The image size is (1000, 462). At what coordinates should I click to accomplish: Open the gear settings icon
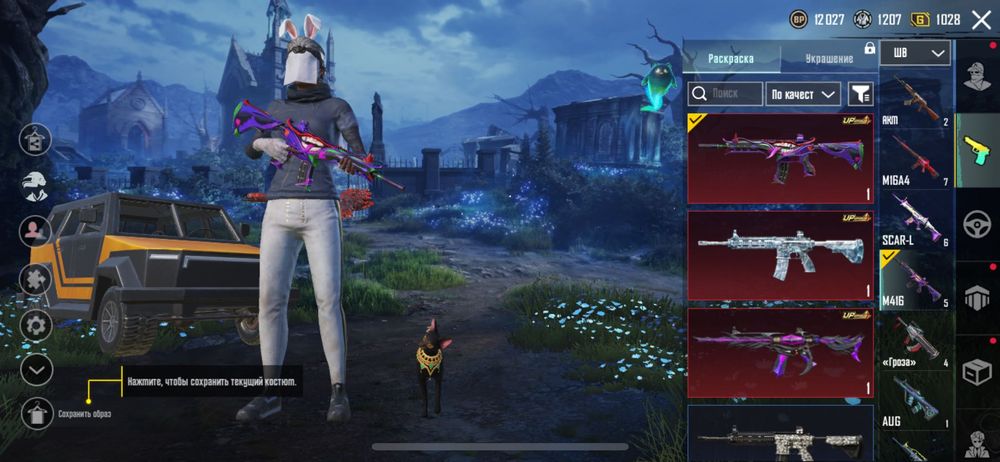coord(36,324)
